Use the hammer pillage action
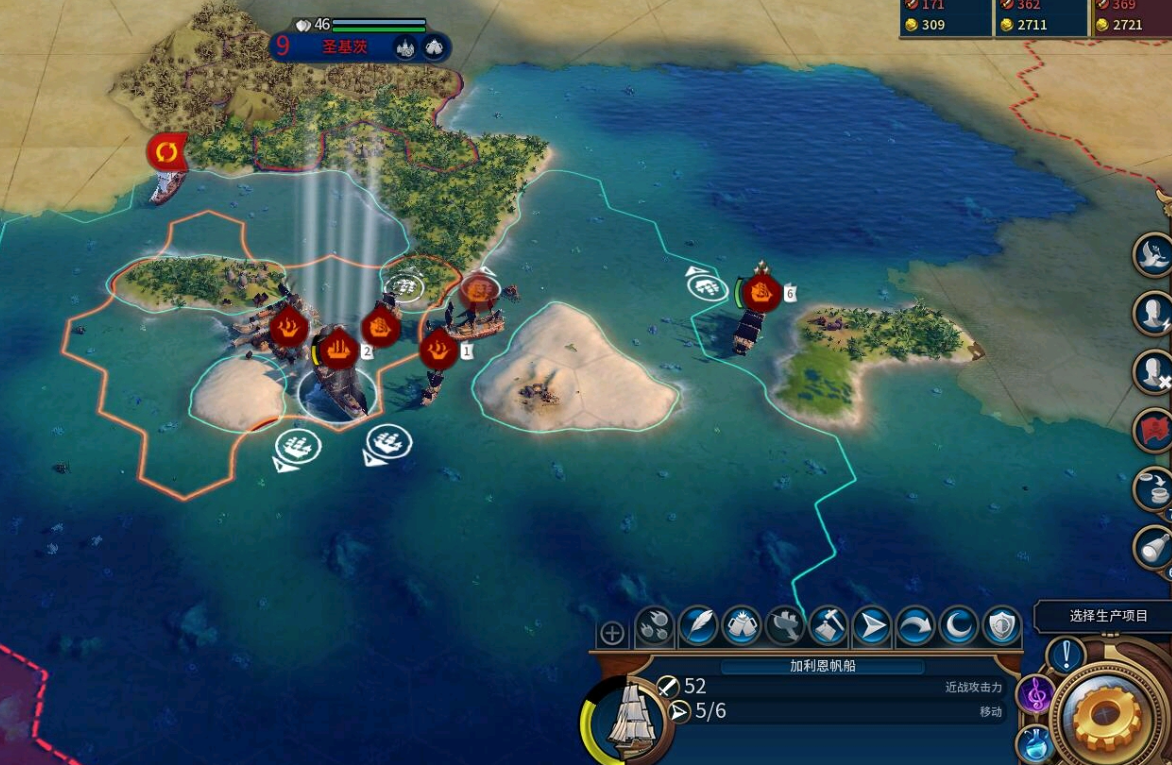The image size is (1172, 765). point(828,627)
